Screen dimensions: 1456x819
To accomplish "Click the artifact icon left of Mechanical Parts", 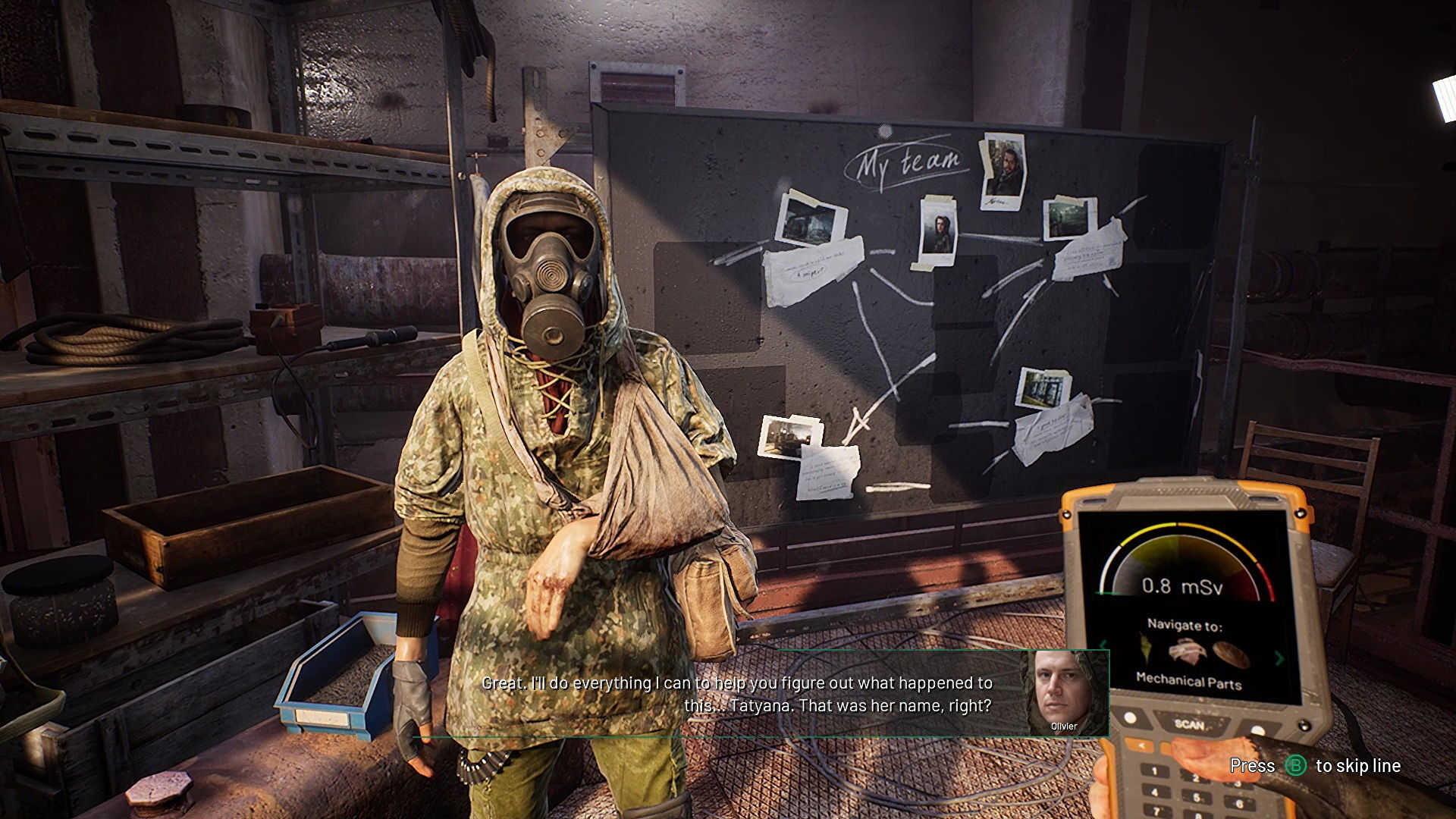I will [1144, 648].
